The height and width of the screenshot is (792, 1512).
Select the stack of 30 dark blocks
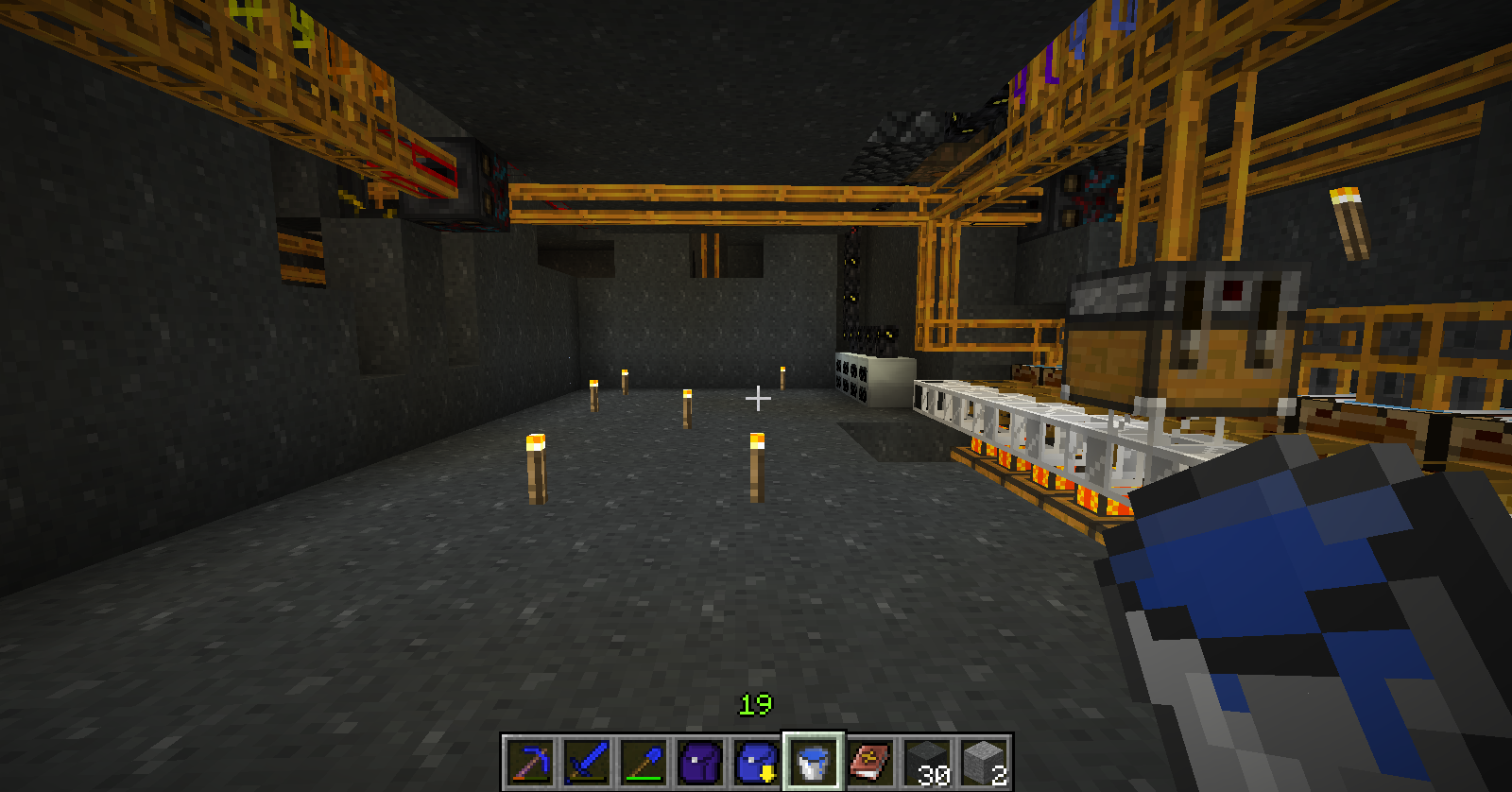[927, 762]
